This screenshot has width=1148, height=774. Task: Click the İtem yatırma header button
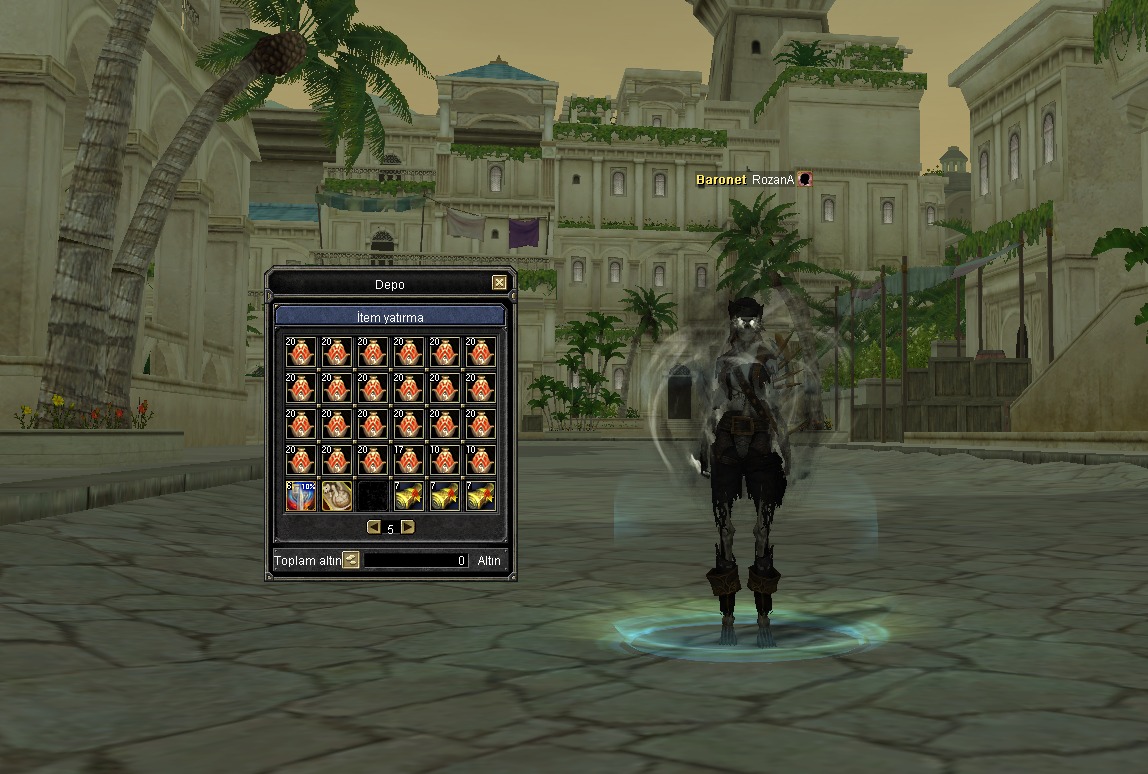coord(390,317)
